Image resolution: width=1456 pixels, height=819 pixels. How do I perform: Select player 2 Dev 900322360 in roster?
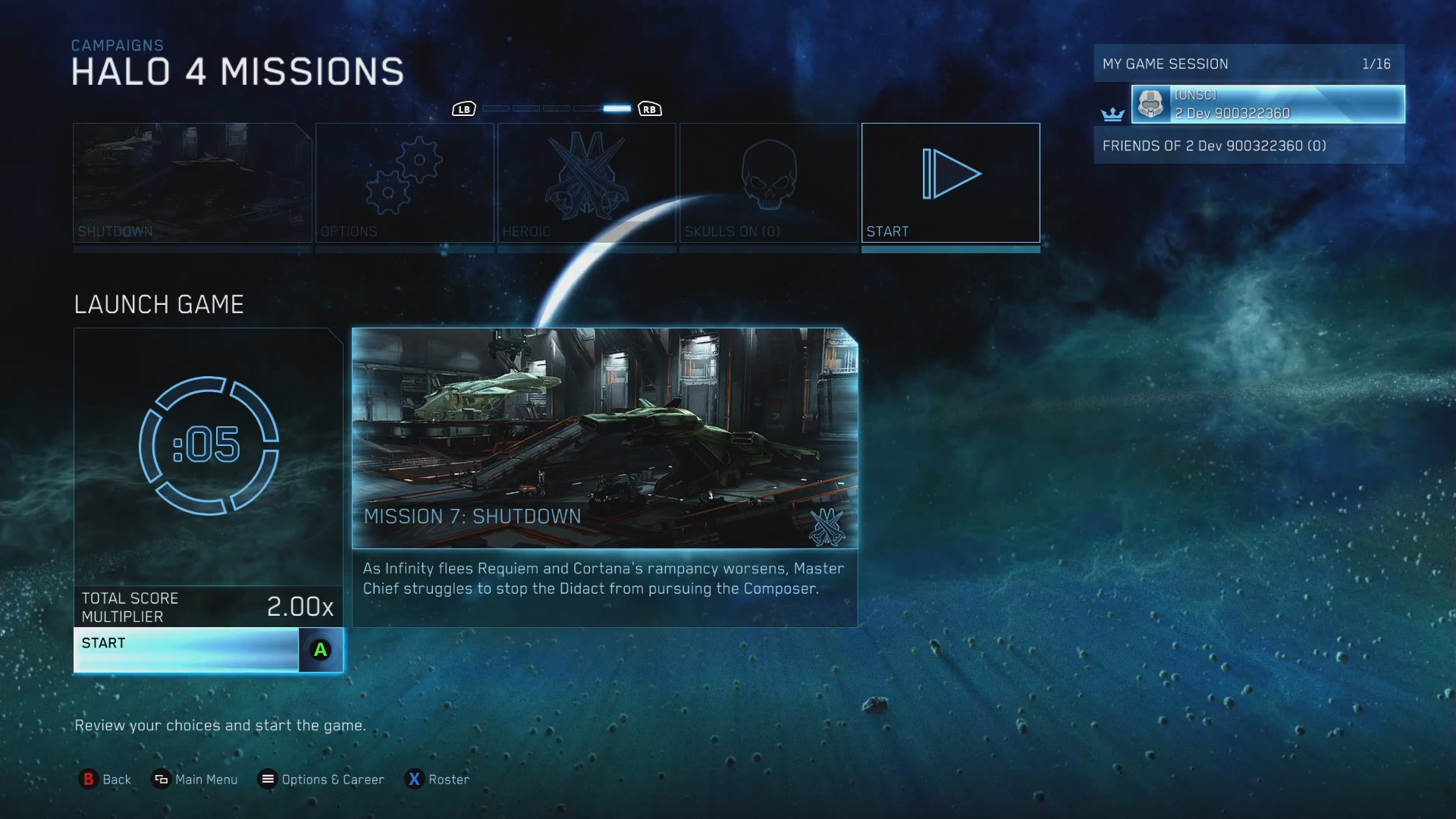coord(1267,105)
